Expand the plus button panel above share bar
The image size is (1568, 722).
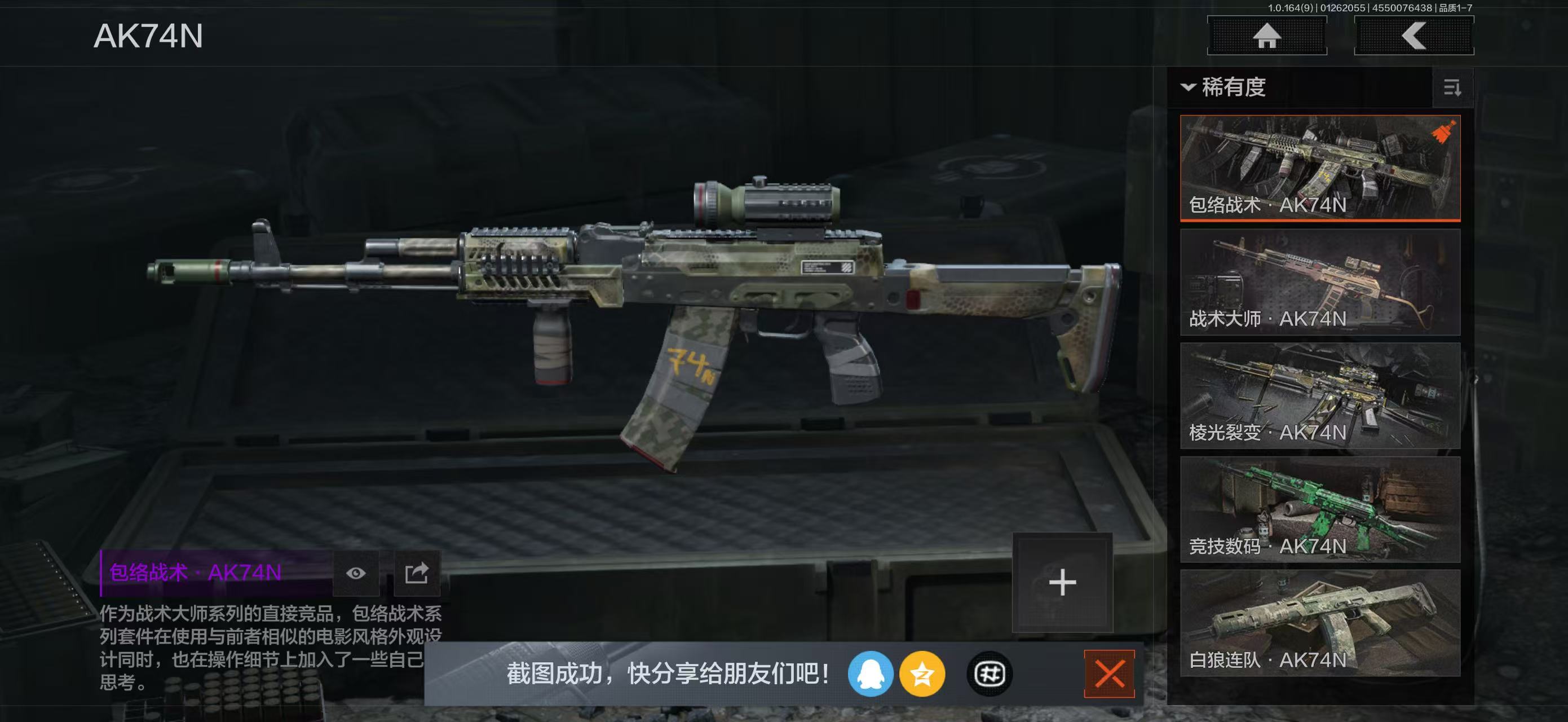click(1062, 582)
